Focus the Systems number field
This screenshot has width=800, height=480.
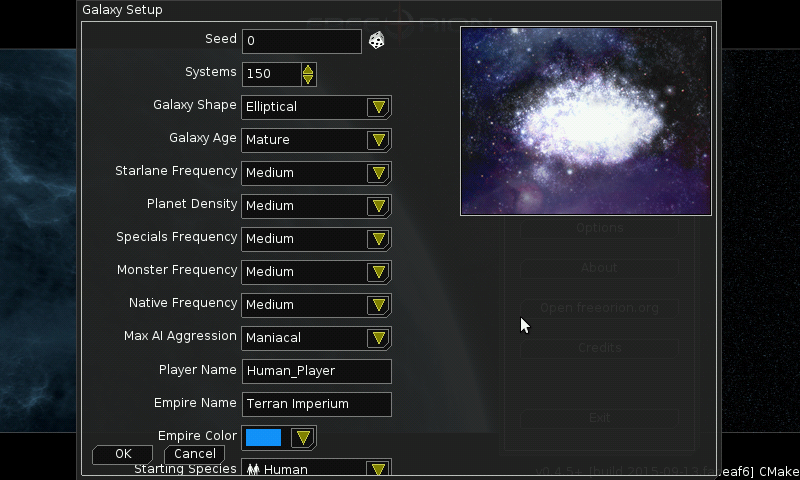271,74
